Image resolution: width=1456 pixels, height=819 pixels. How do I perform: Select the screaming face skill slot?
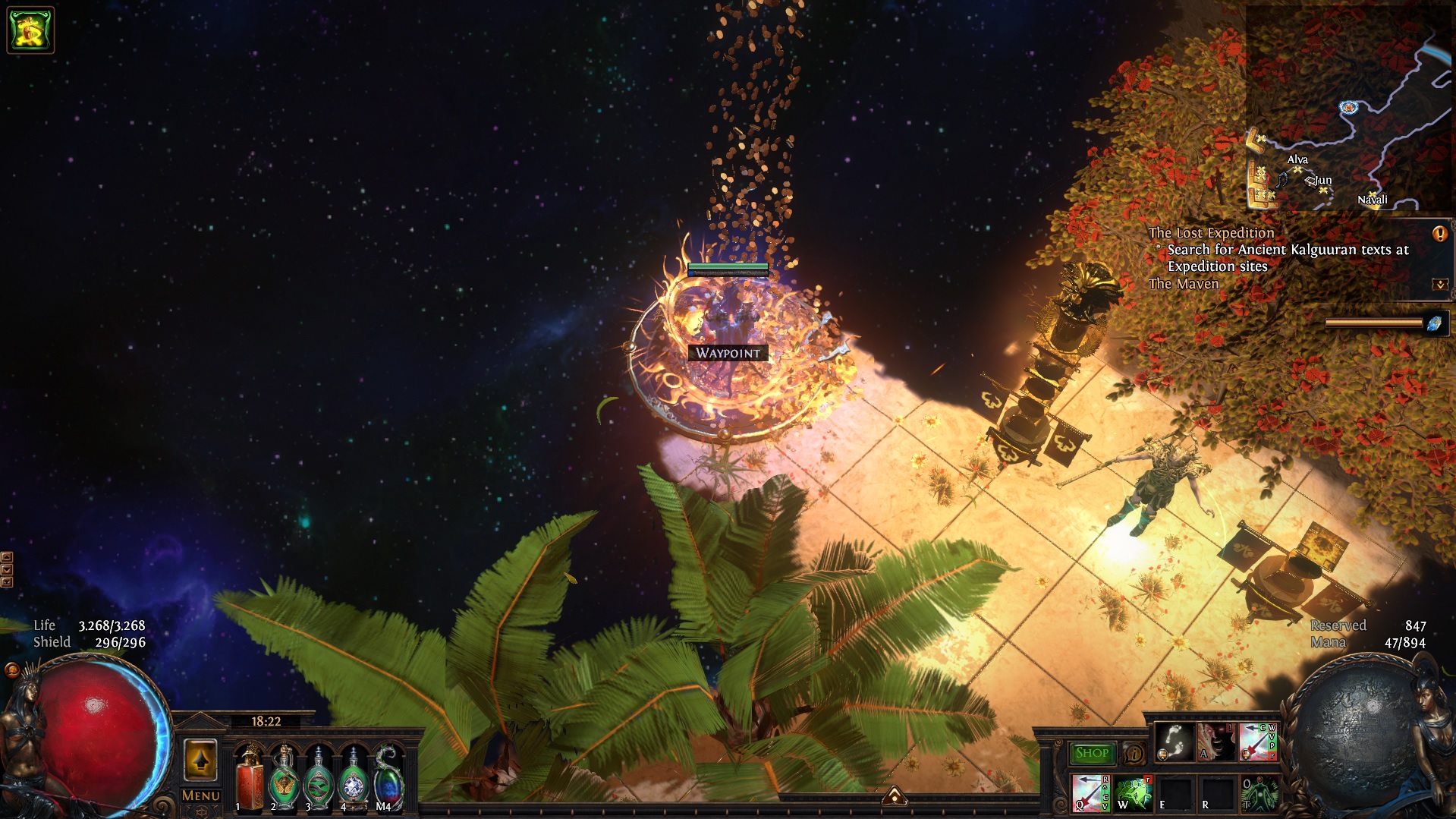click(1216, 742)
